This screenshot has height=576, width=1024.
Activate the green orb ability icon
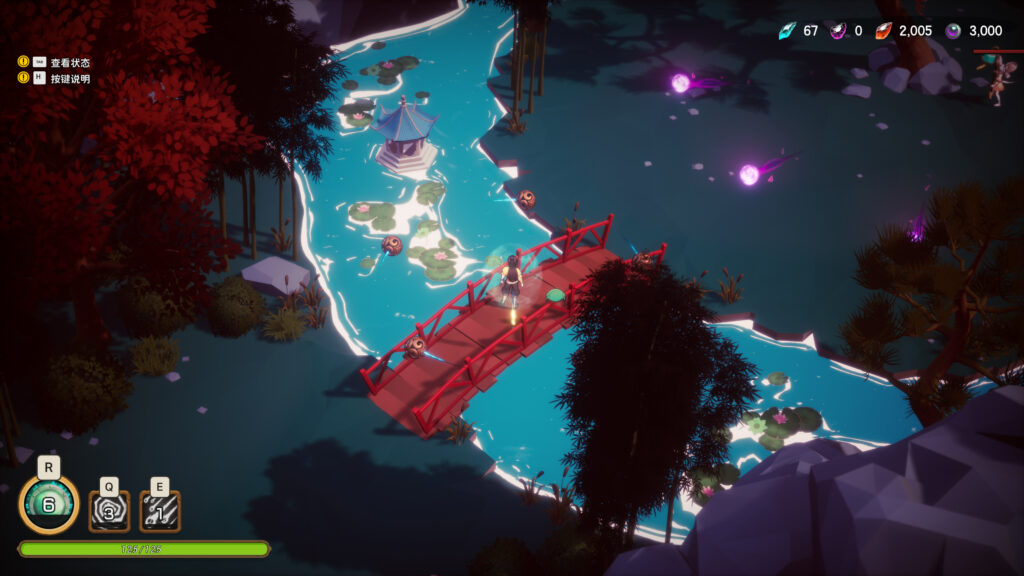[x=49, y=505]
